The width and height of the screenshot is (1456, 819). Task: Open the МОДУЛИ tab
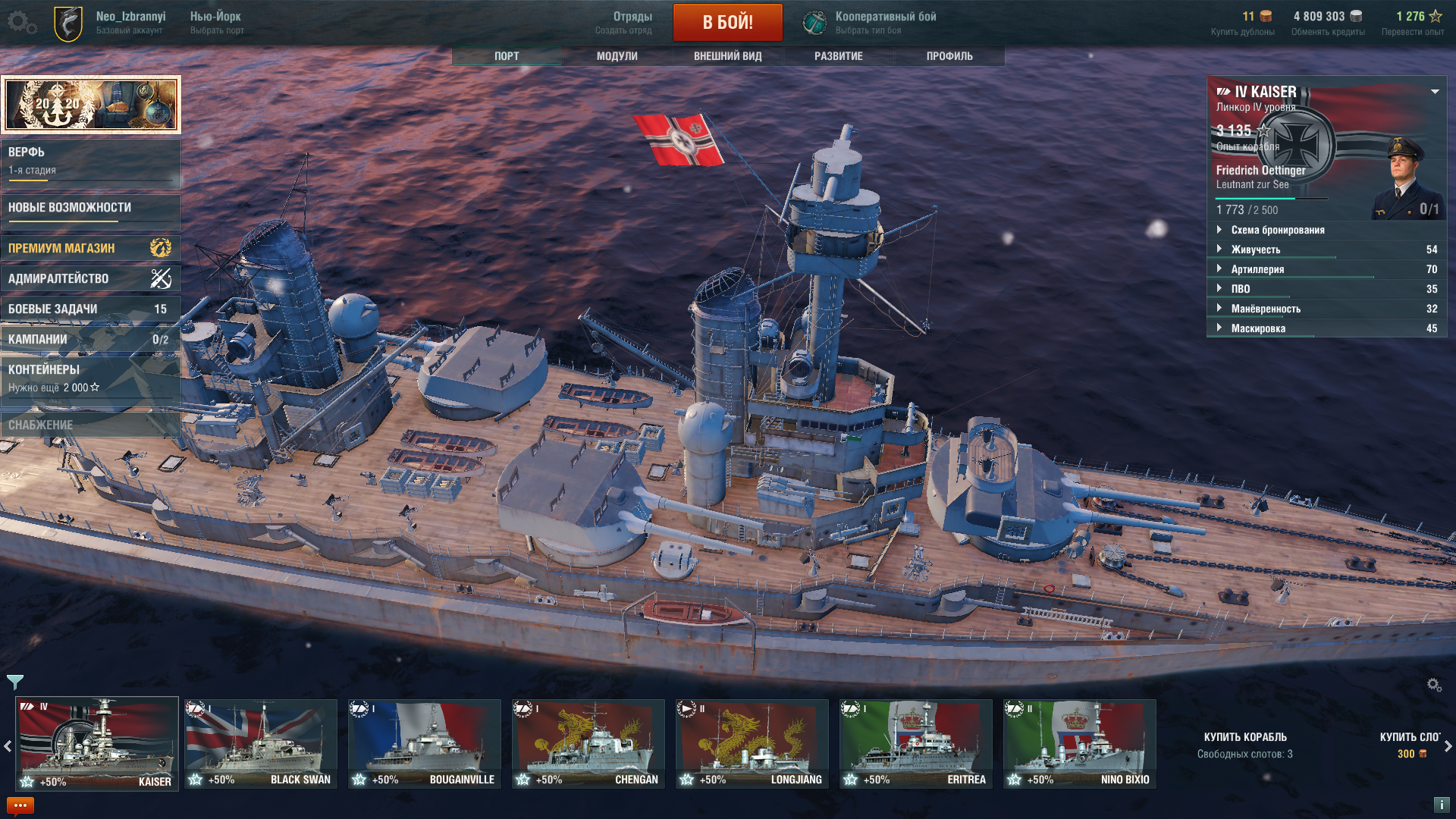tap(617, 56)
